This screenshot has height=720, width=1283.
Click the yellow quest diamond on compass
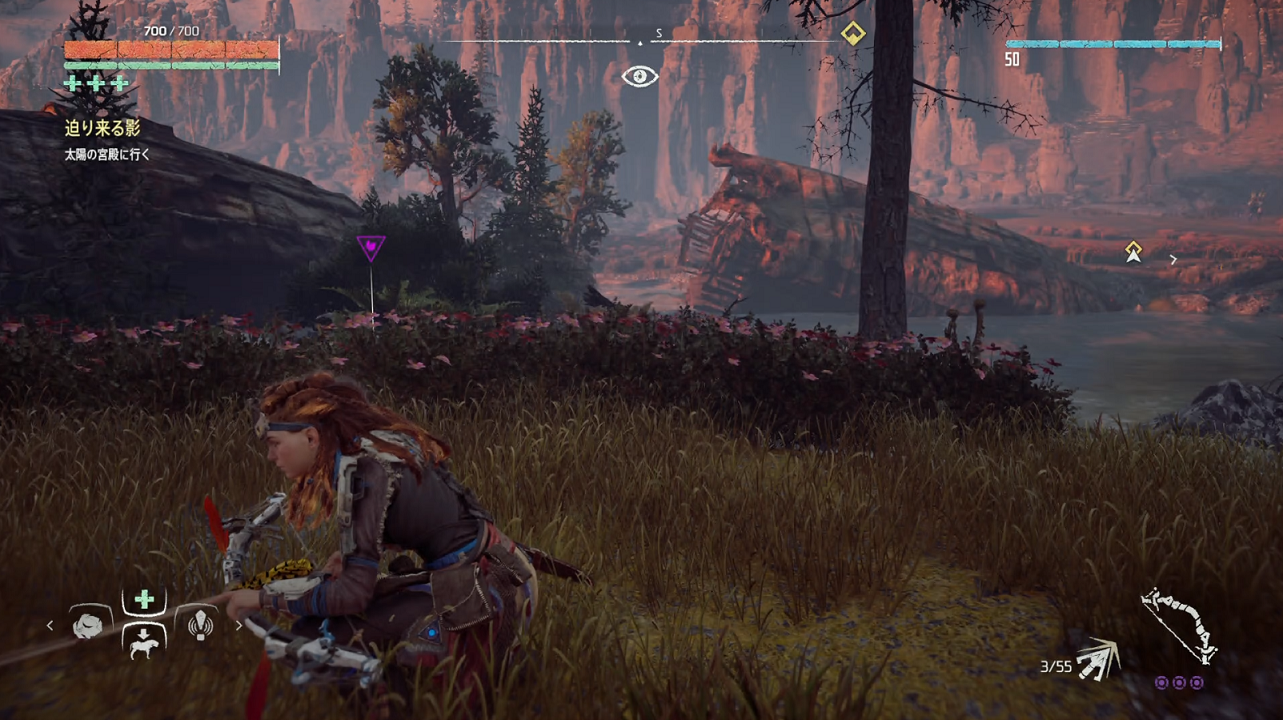click(x=852, y=34)
